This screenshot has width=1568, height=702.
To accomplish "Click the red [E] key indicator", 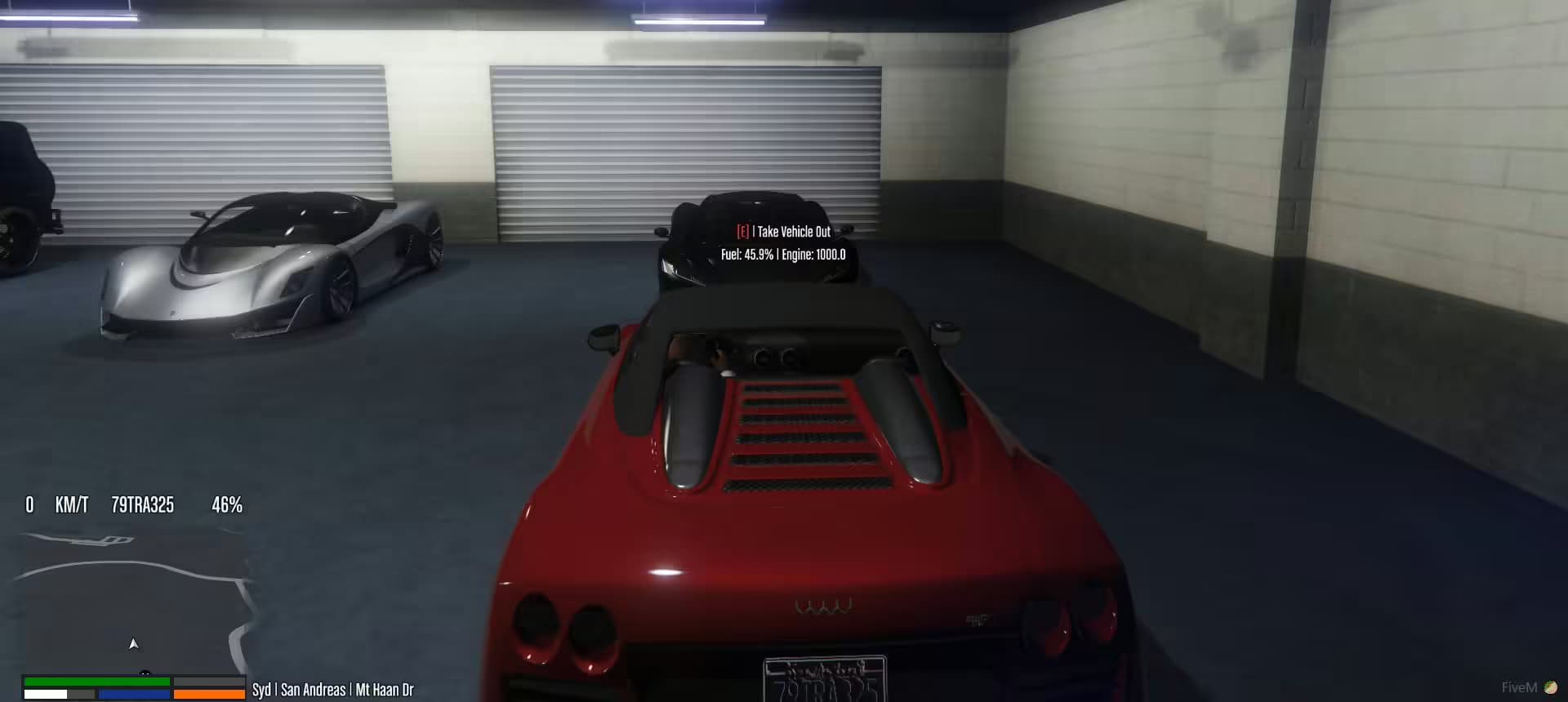I will [742, 232].
